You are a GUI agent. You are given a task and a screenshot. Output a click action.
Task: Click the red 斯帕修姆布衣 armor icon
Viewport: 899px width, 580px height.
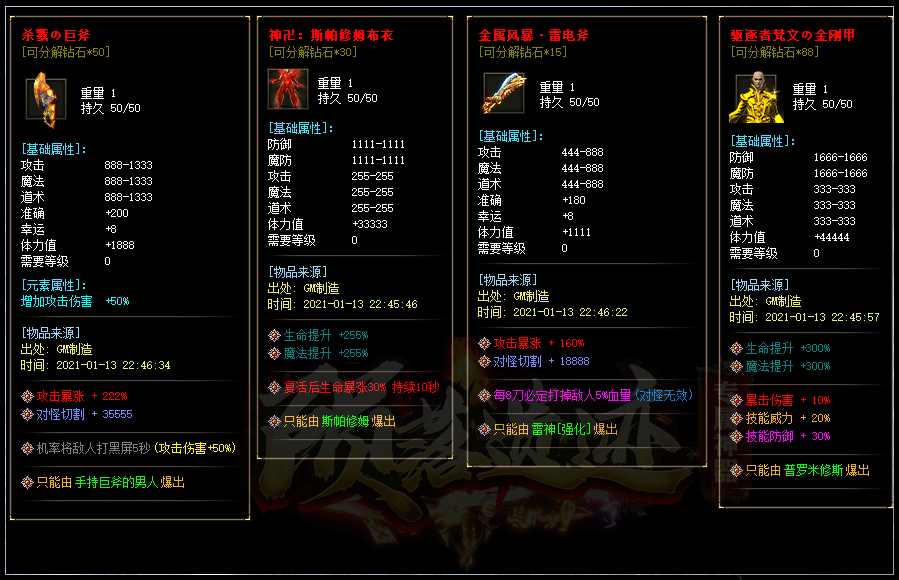(x=287, y=88)
